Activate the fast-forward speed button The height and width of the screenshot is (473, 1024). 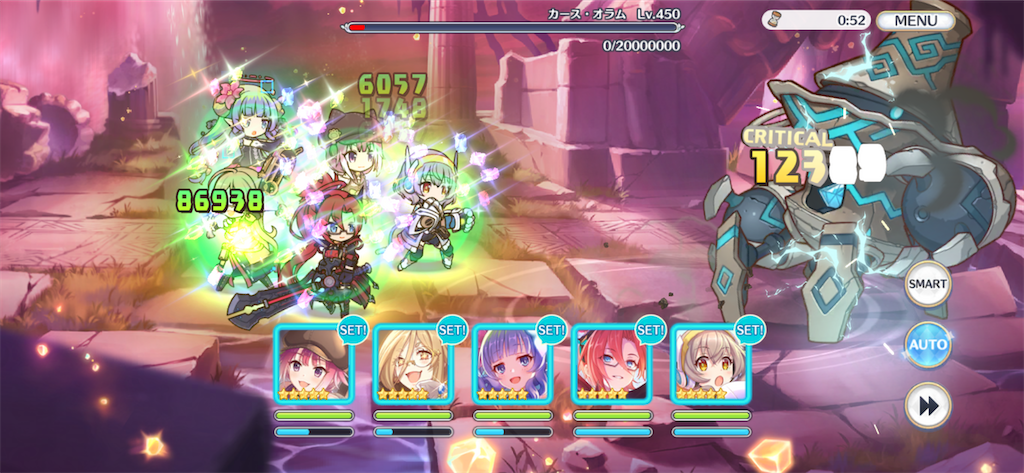coord(927,406)
